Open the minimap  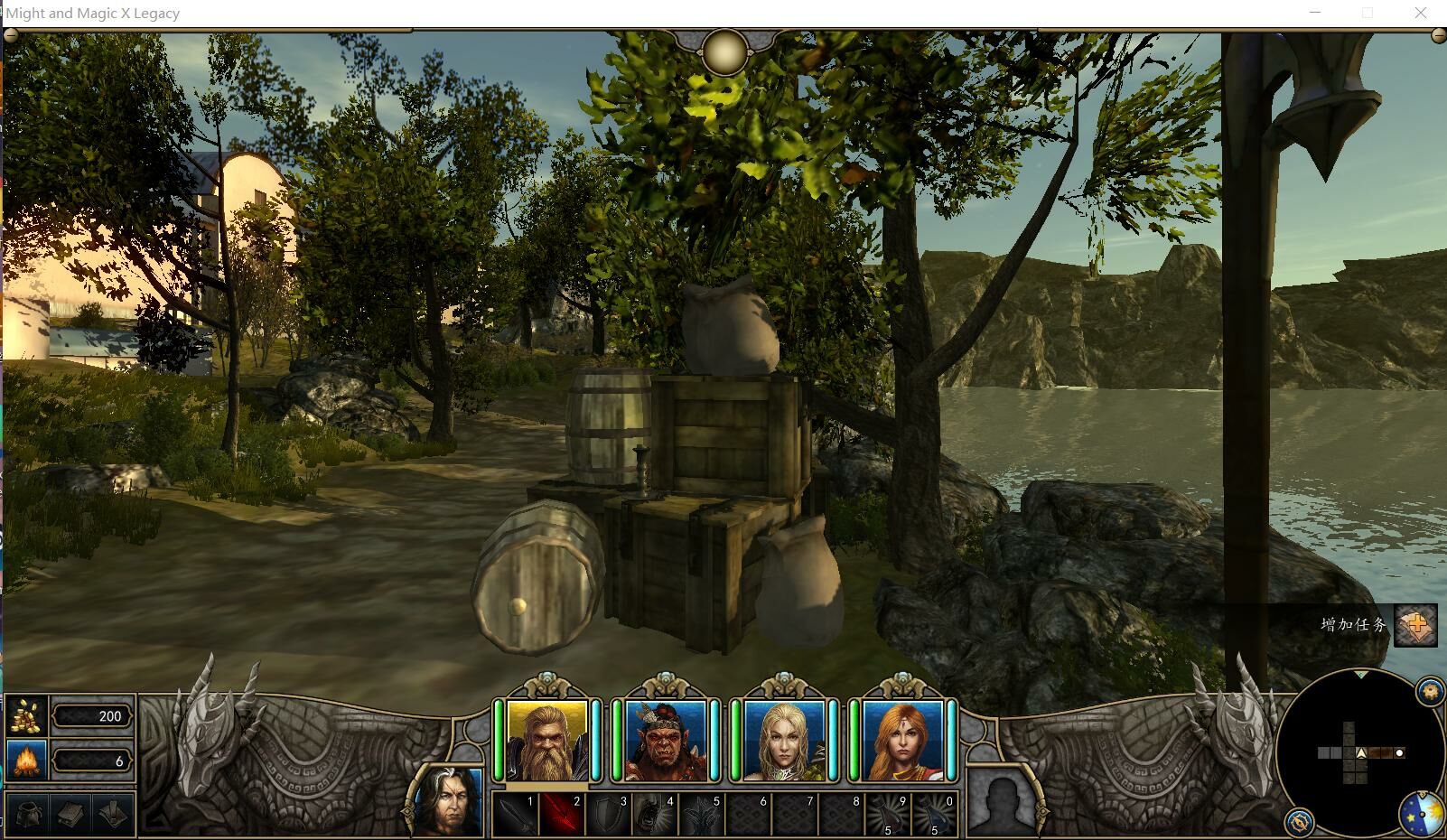(1359, 752)
